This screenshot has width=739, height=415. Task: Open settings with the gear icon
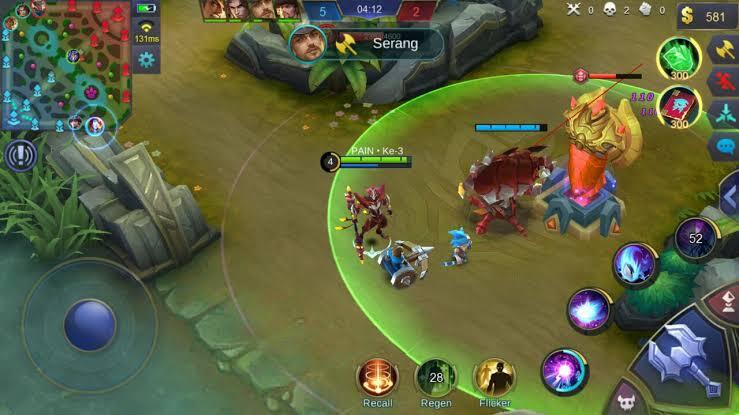pyautogui.click(x=147, y=60)
